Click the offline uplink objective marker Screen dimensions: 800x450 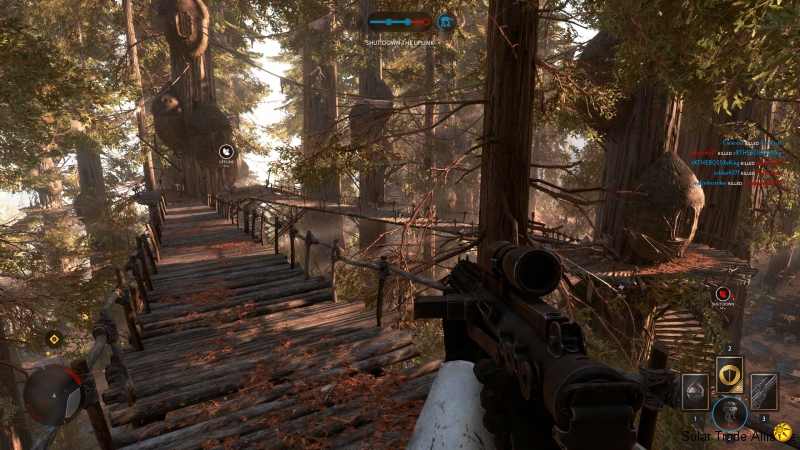click(x=227, y=152)
